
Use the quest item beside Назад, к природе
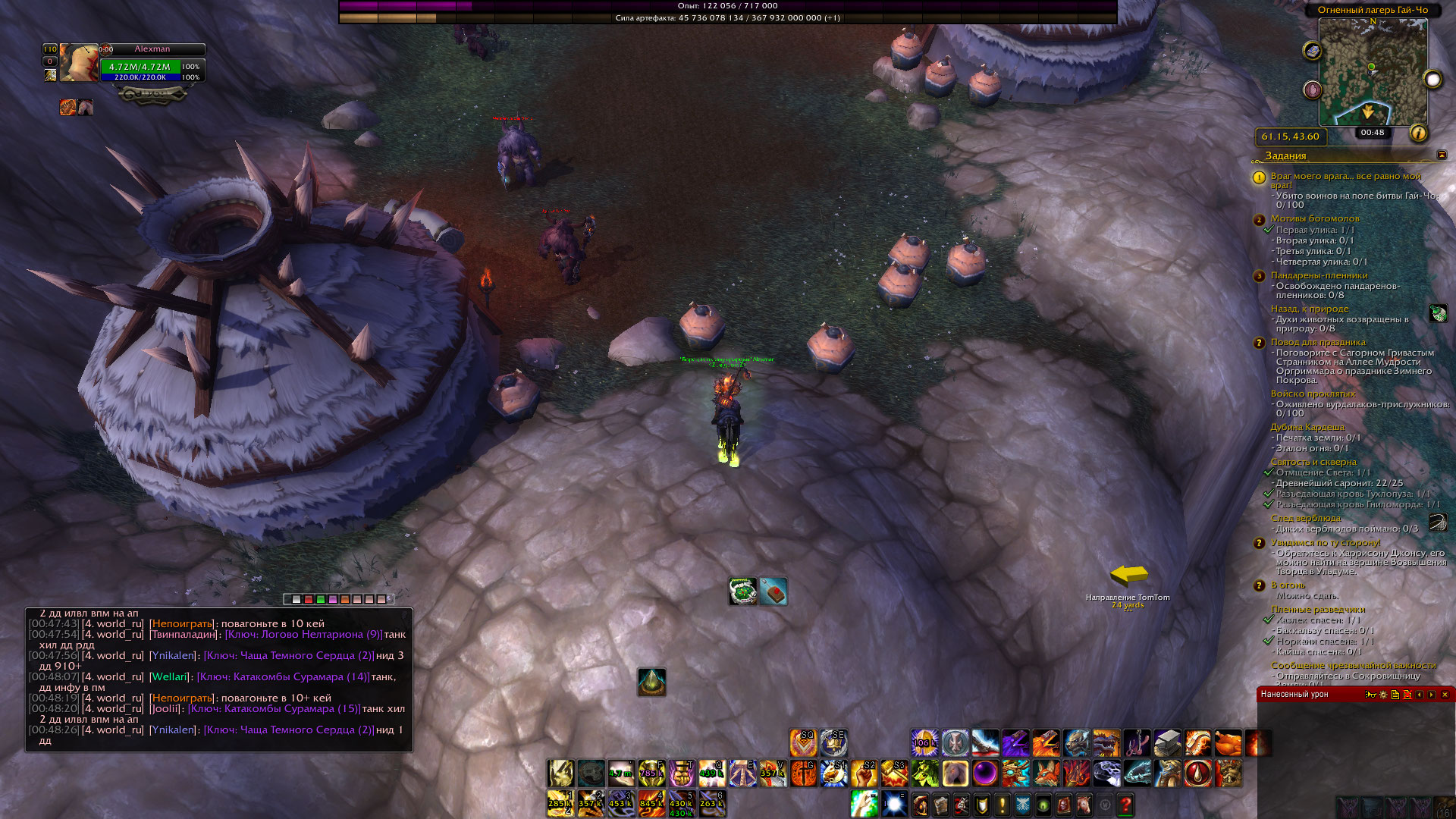(x=1438, y=313)
